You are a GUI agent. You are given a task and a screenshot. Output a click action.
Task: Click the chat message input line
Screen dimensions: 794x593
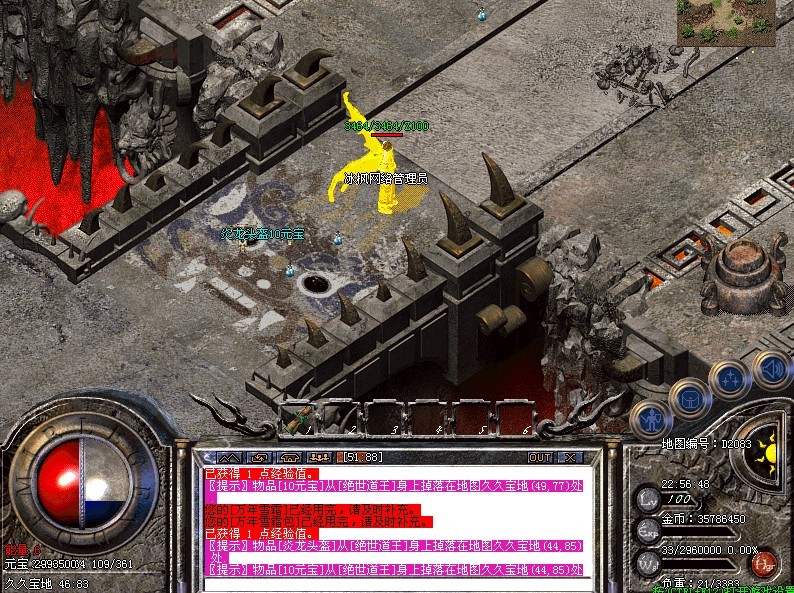[x=390, y=584]
